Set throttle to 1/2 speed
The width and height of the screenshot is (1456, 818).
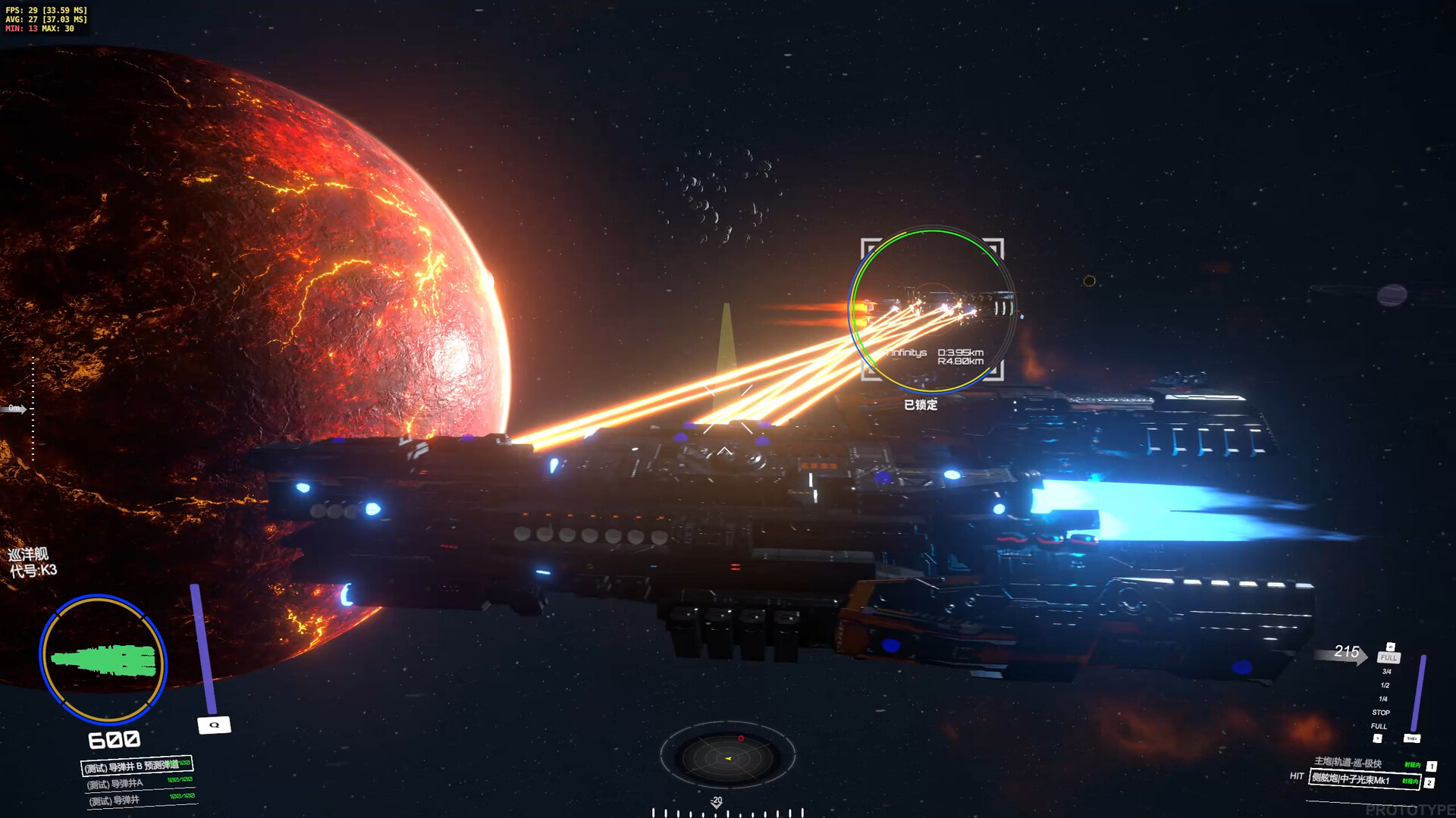coord(1385,685)
